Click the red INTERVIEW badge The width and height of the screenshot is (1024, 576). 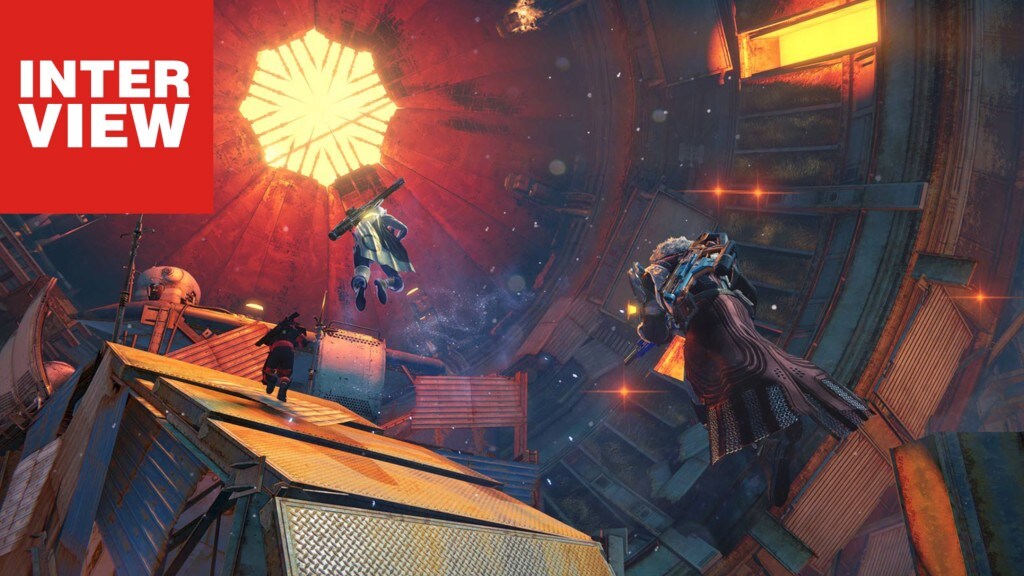click(105, 105)
